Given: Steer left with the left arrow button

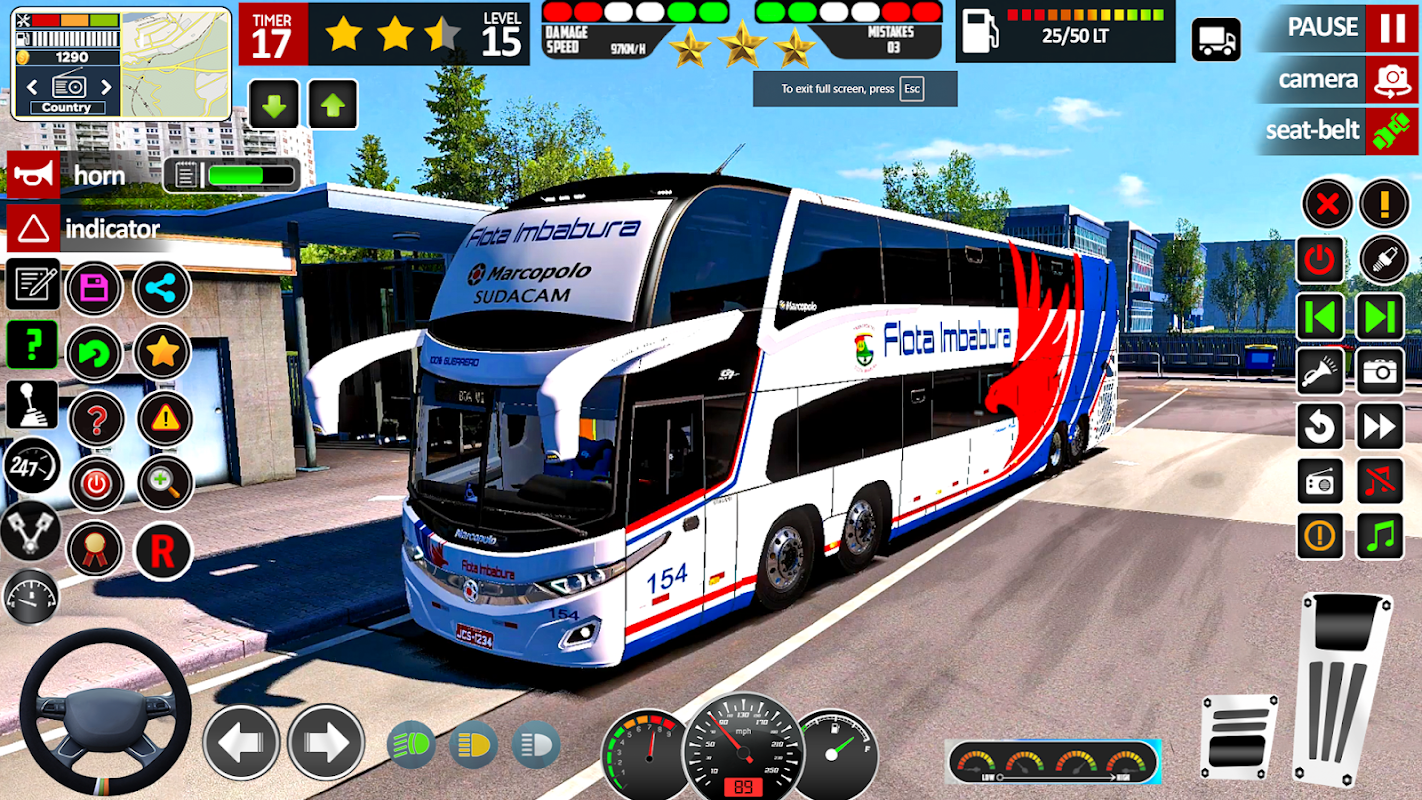Looking at the screenshot, I should pyautogui.click(x=241, y=743).
